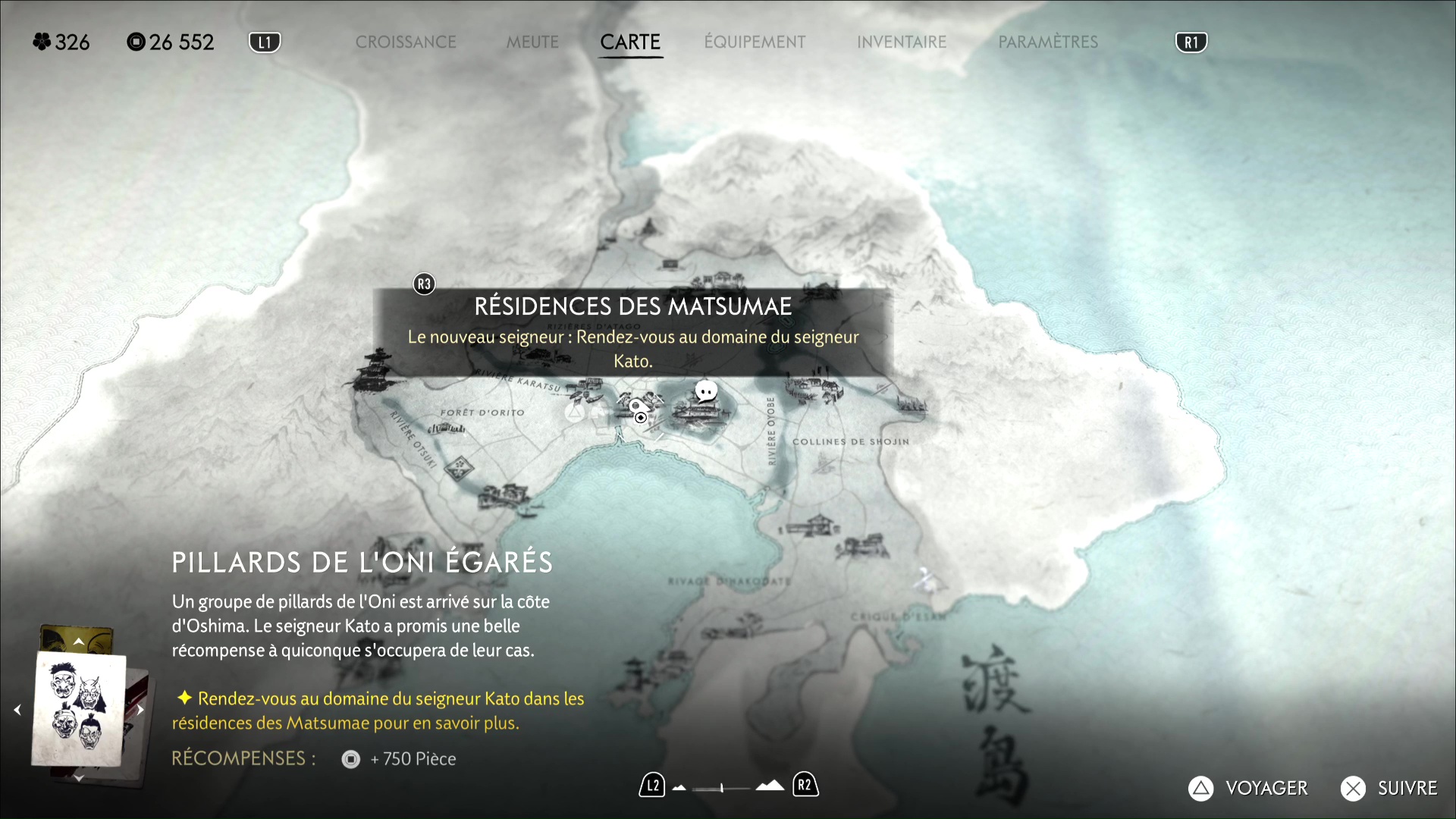1456x819 pixels.
Task: Go to the Équipement tab
Action: click(755, 42)
